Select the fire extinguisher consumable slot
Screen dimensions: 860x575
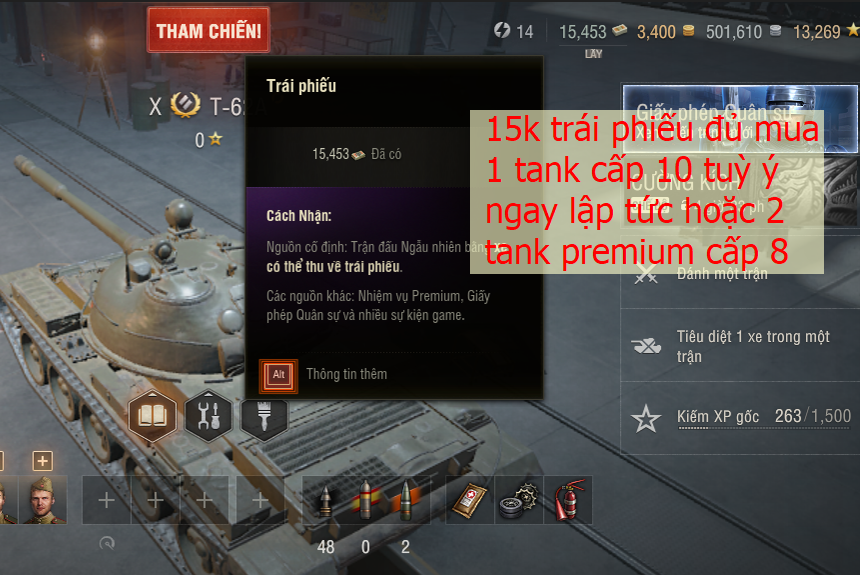point(569,500)
